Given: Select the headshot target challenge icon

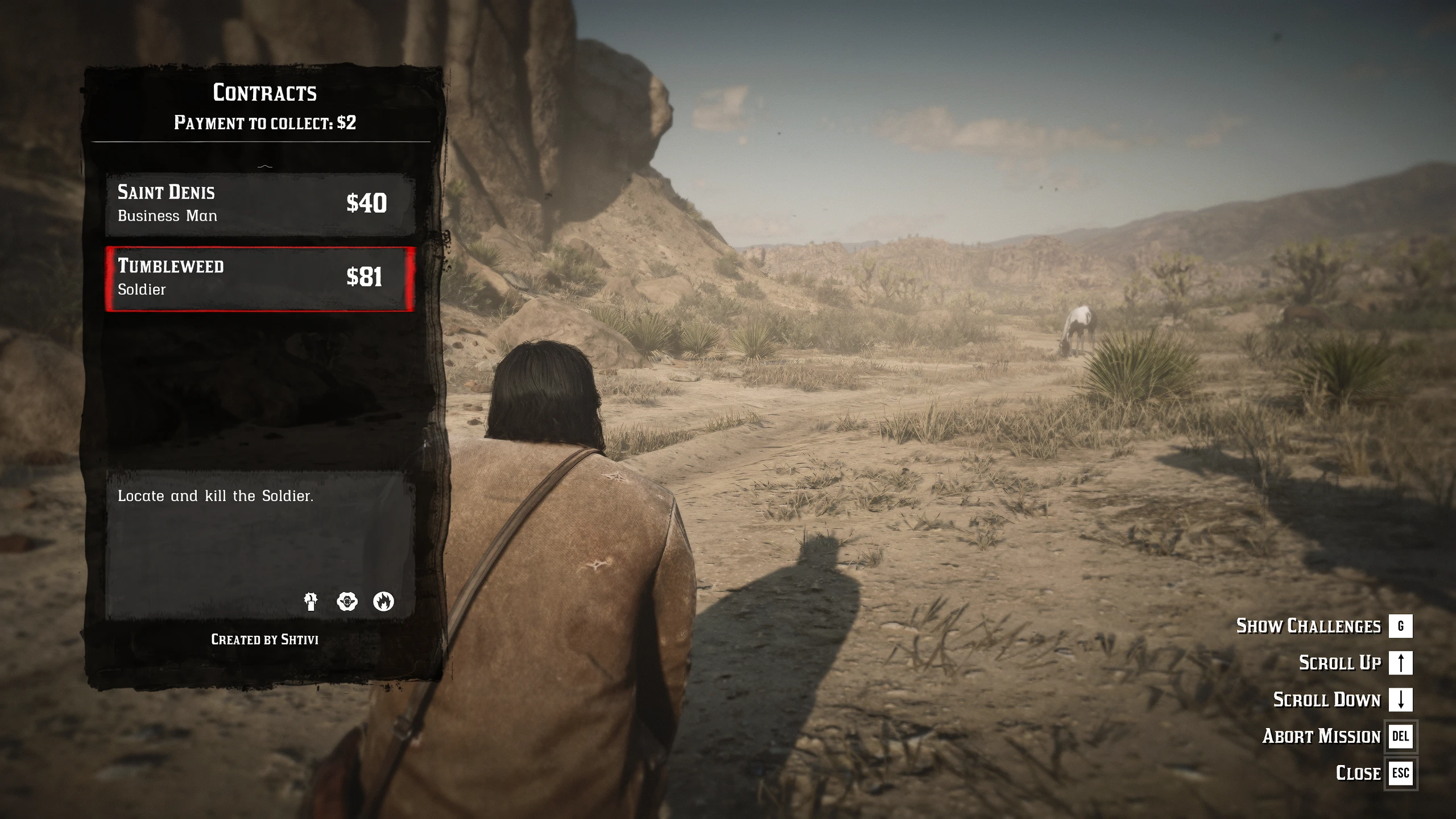Looking at the screenshot, I should coord(347,601).
